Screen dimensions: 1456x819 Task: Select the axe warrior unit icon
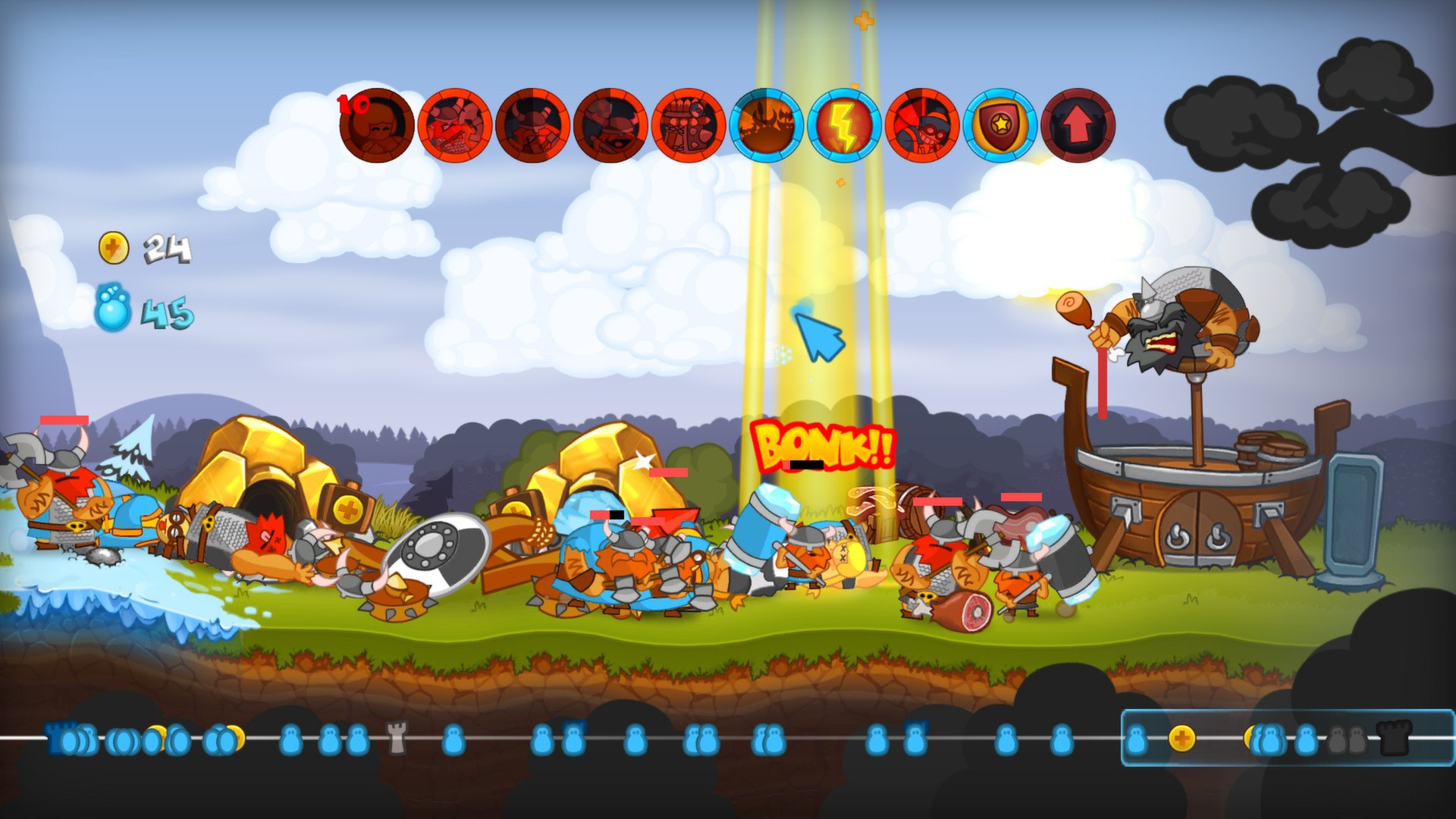(x=535, y=127)
